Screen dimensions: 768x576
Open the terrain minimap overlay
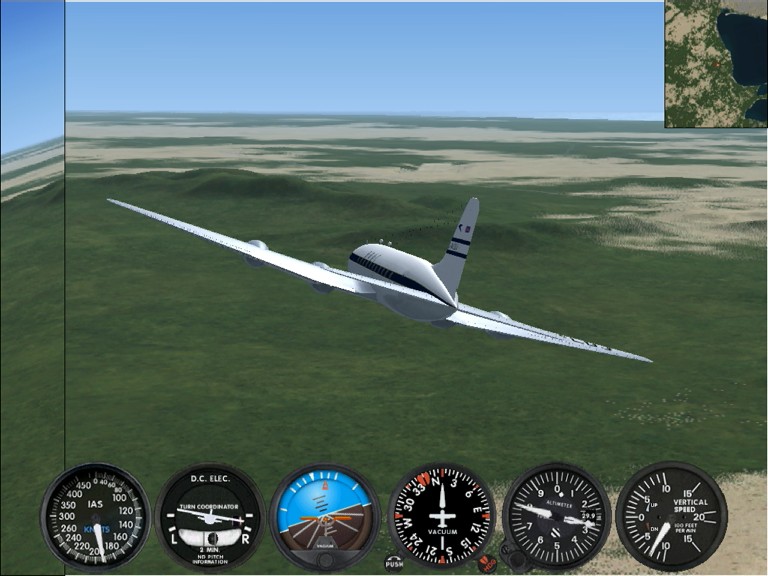tap(715, 63)
